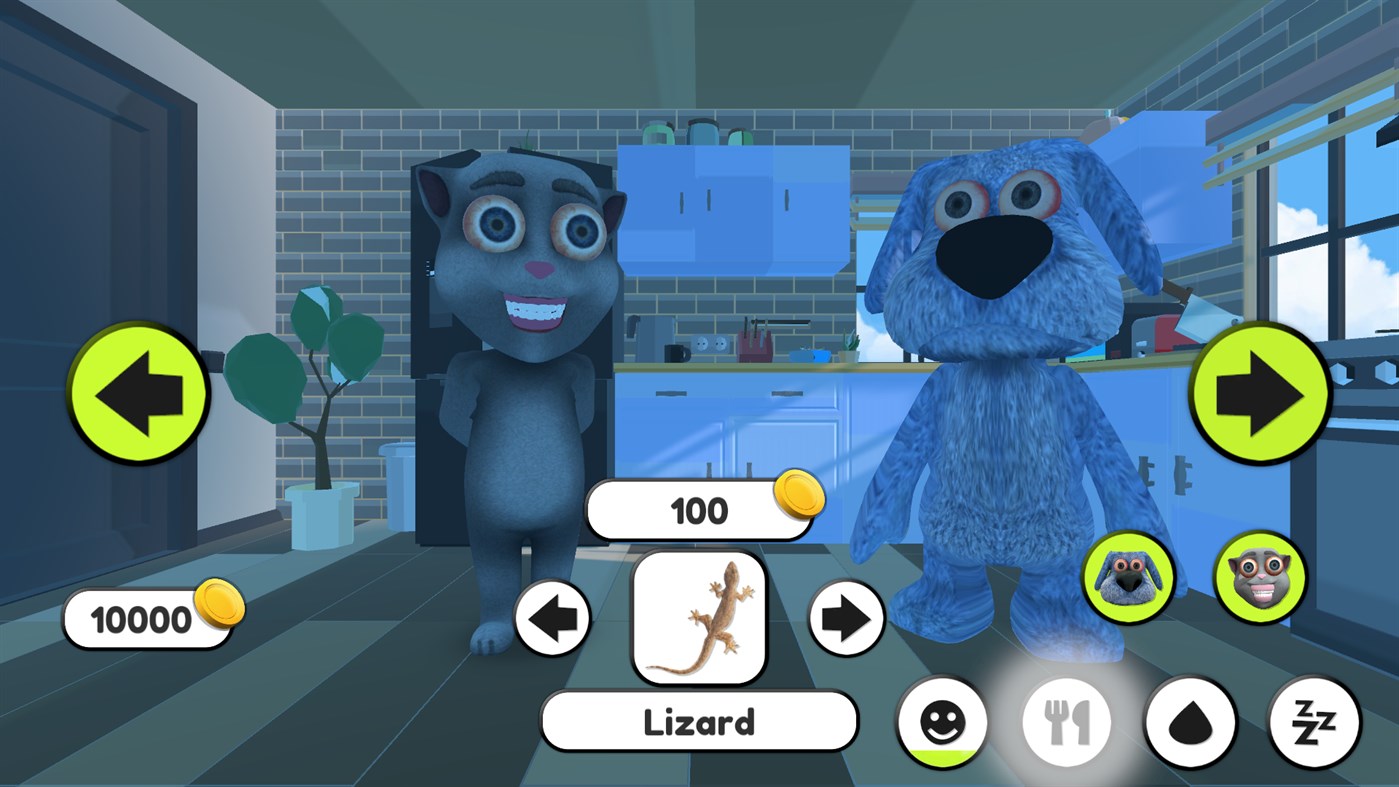Show the next food with the small right arrow
1399x787 pixels.
point(845,620)
